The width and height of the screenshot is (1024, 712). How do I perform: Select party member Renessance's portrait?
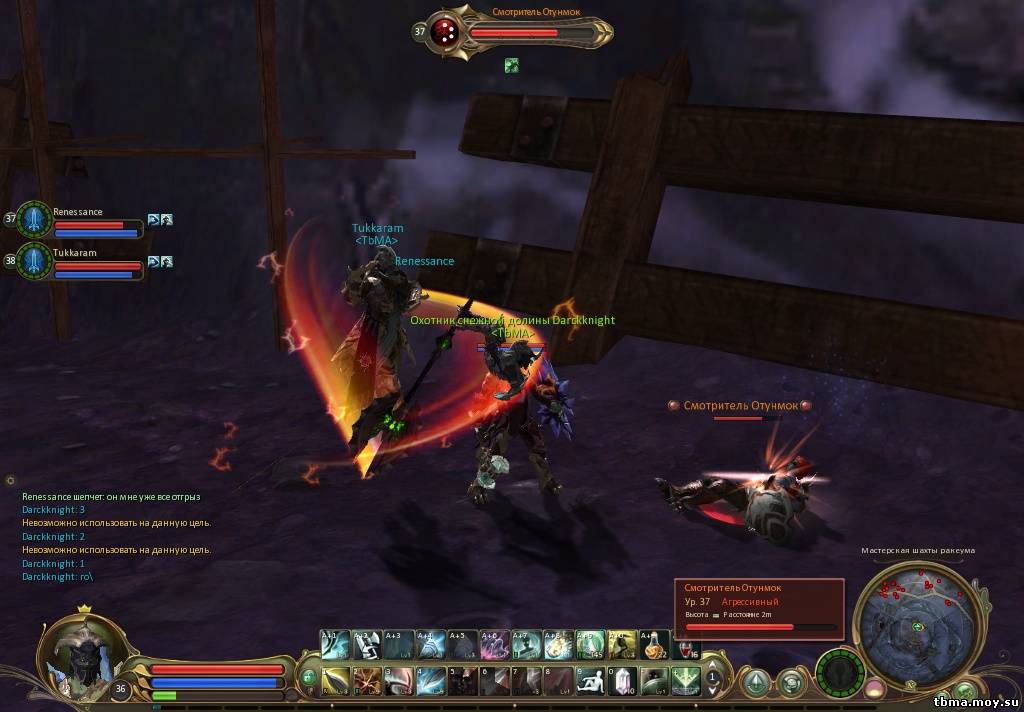33,220
